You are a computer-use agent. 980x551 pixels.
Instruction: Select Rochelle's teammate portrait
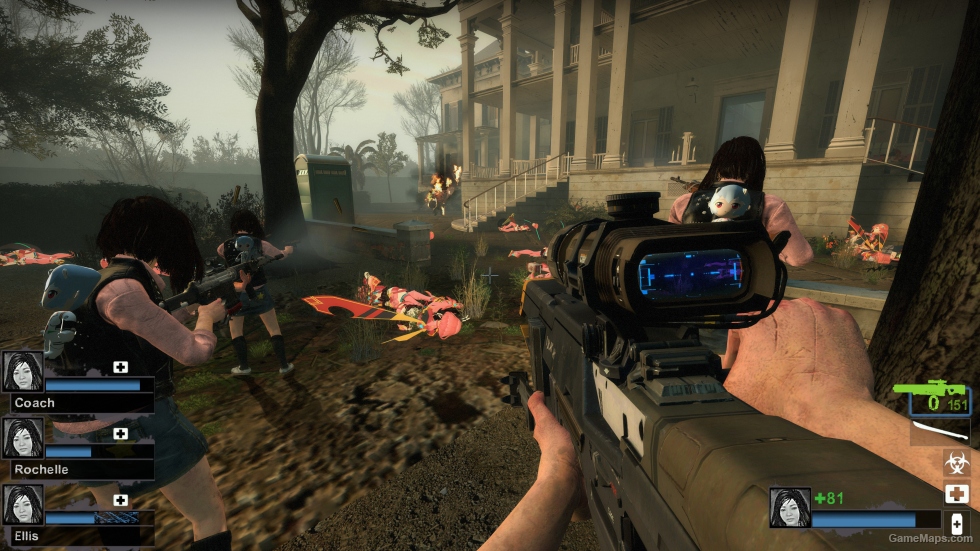coord(22,438)
